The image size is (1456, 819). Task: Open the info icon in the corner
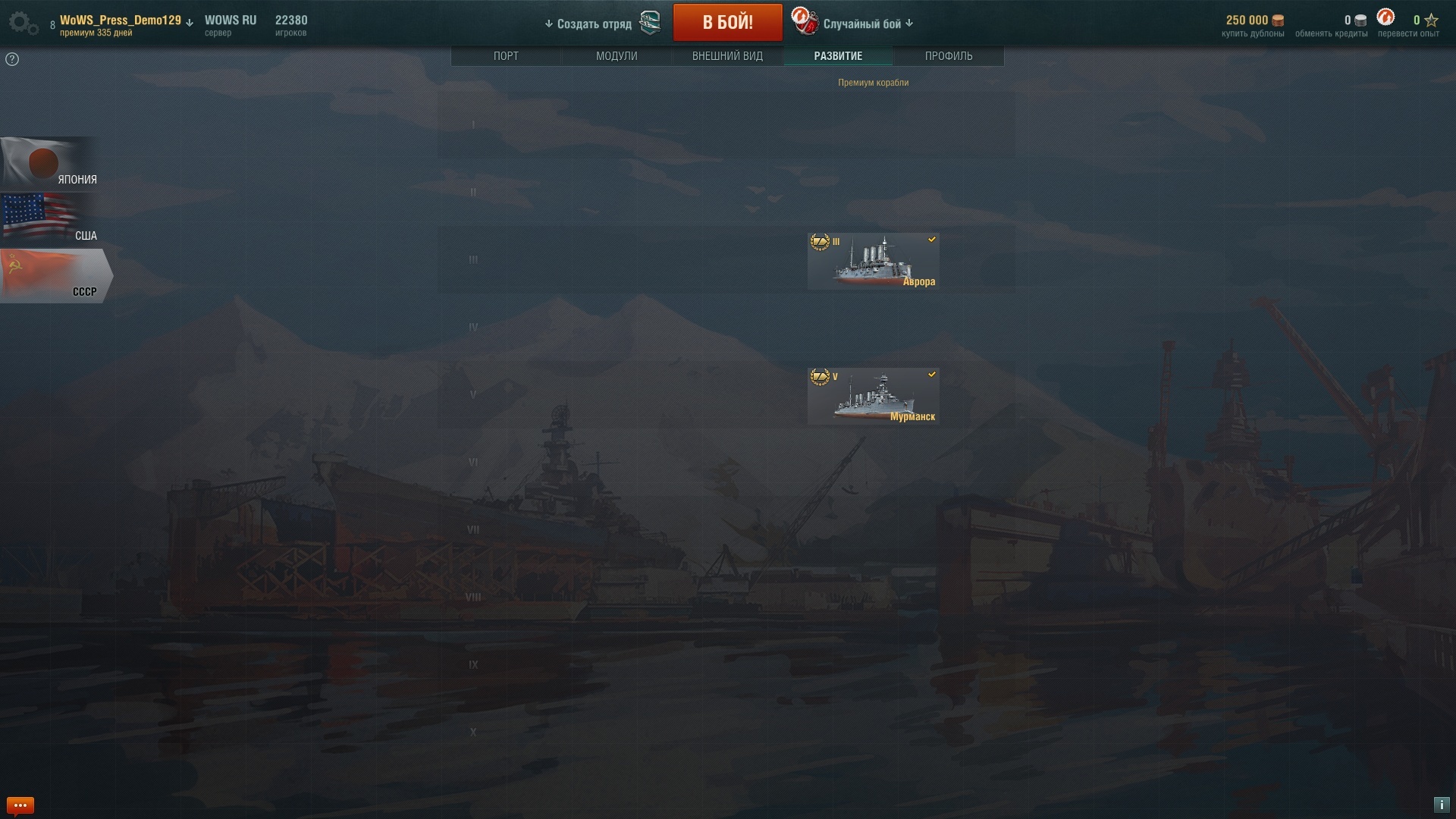(x=1442, y=805)
